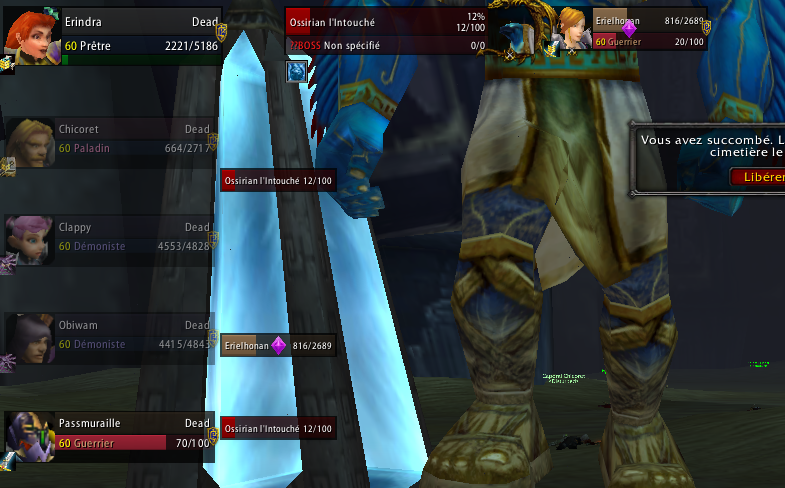Click the small Ossirian target bar beside Passmuraille

click(278, 428)
